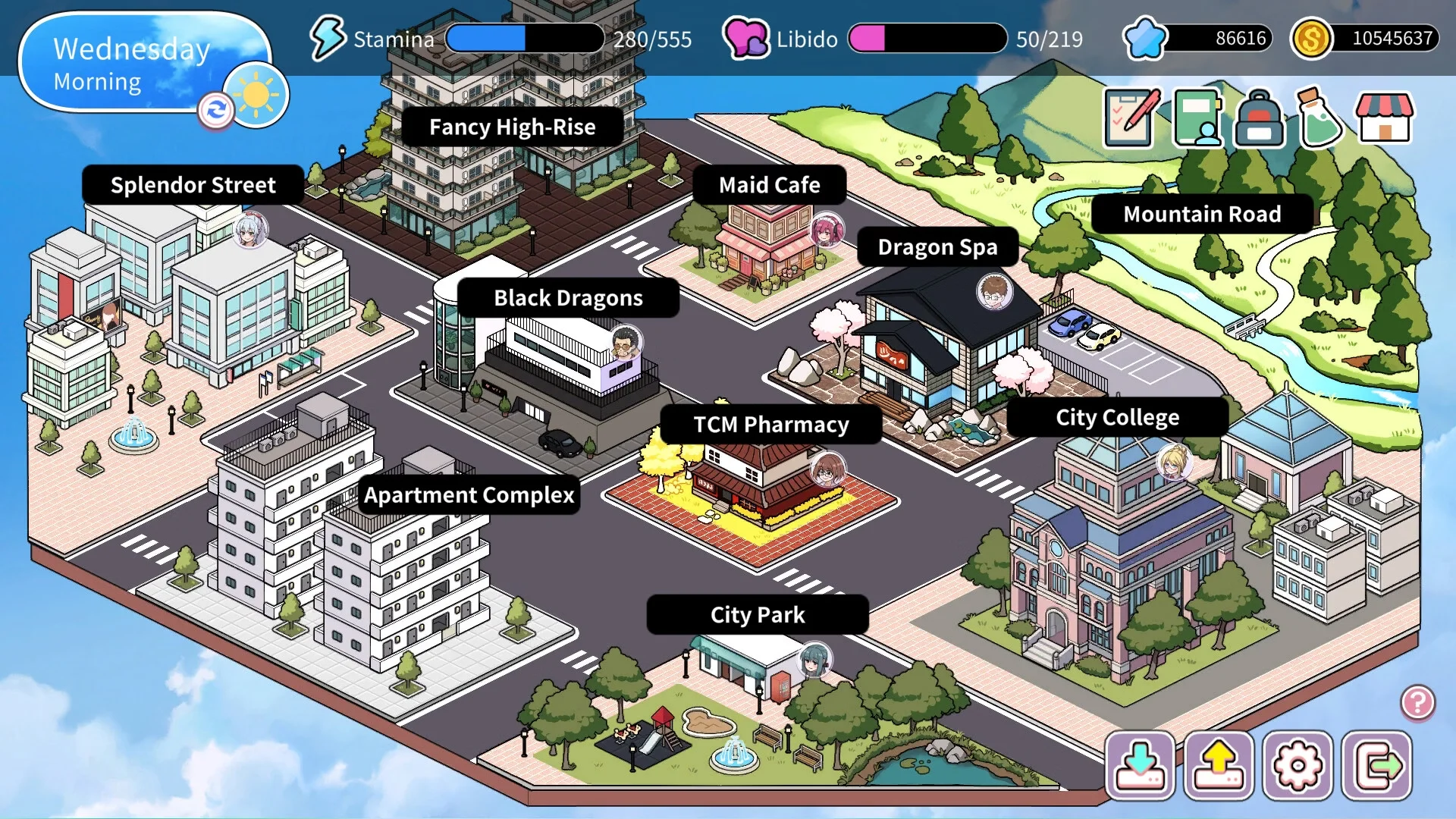Image resolution: width=1456 pixels, height=819 pixels.
Task: Load game with the upload arrow button
Action: pos(1219,766)
